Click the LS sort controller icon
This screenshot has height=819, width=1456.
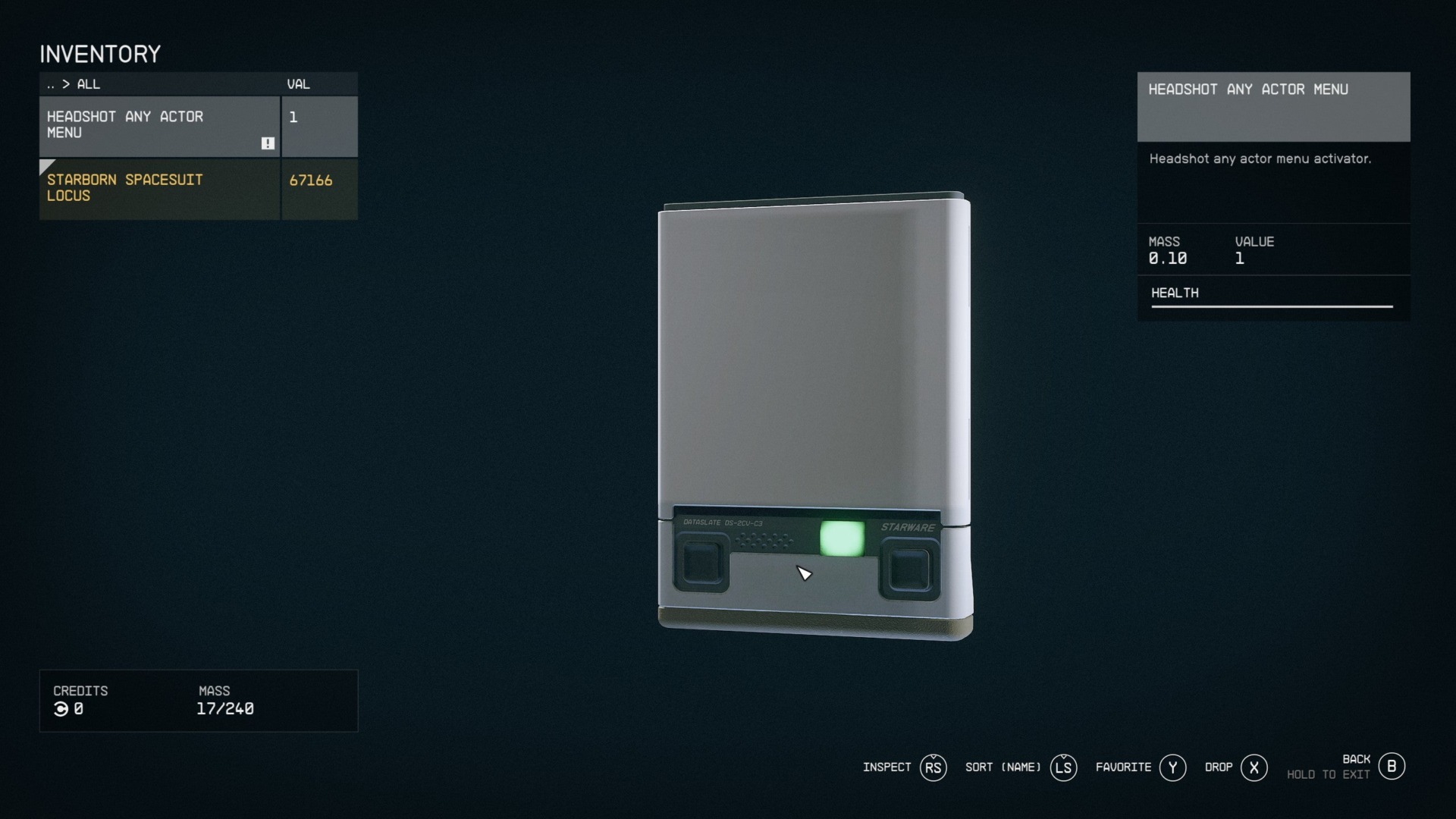pos(1064,767)
